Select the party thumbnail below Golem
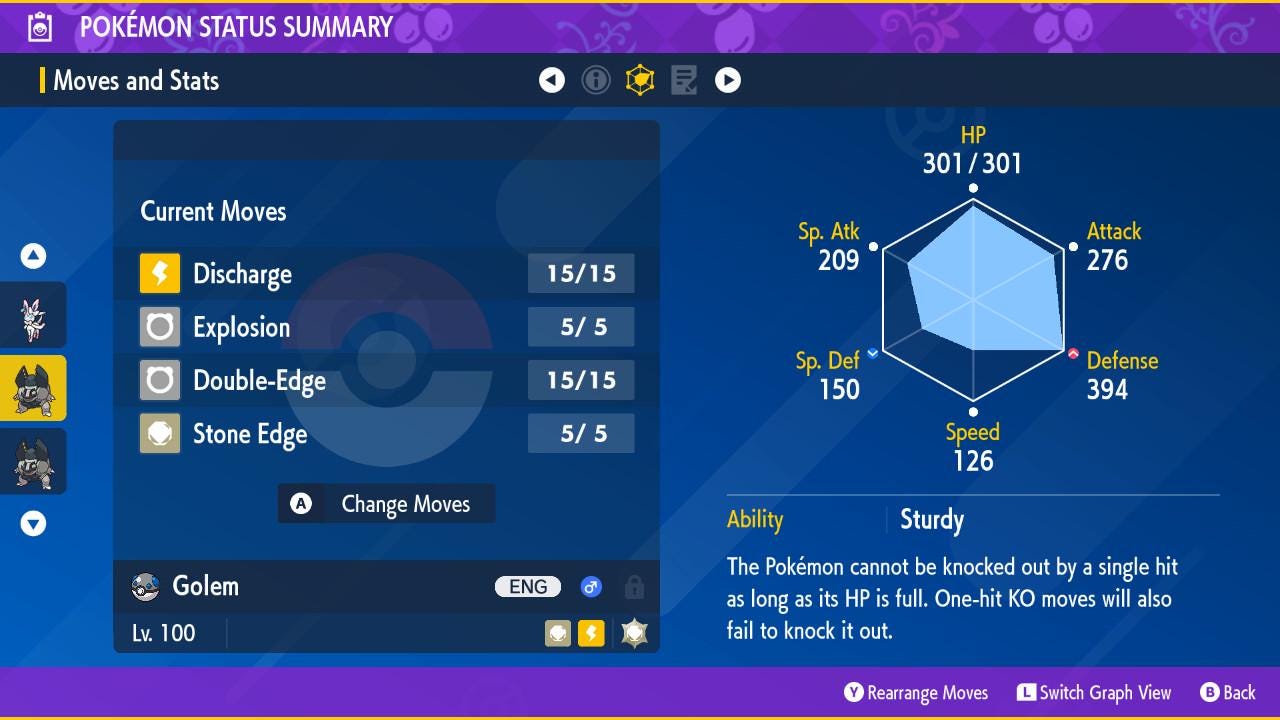The height and width of the screenshot is (720, 1280). tap(33, 461)
